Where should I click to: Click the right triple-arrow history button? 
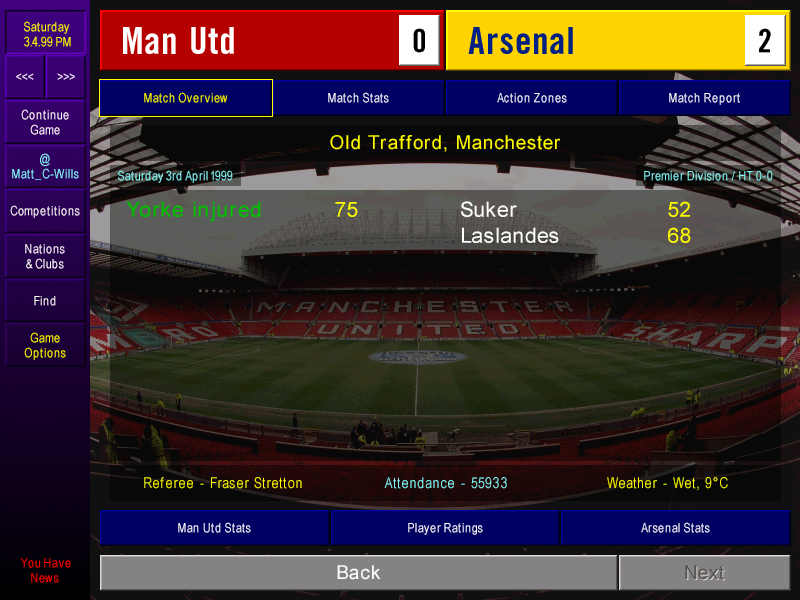(x=66, y=77)
